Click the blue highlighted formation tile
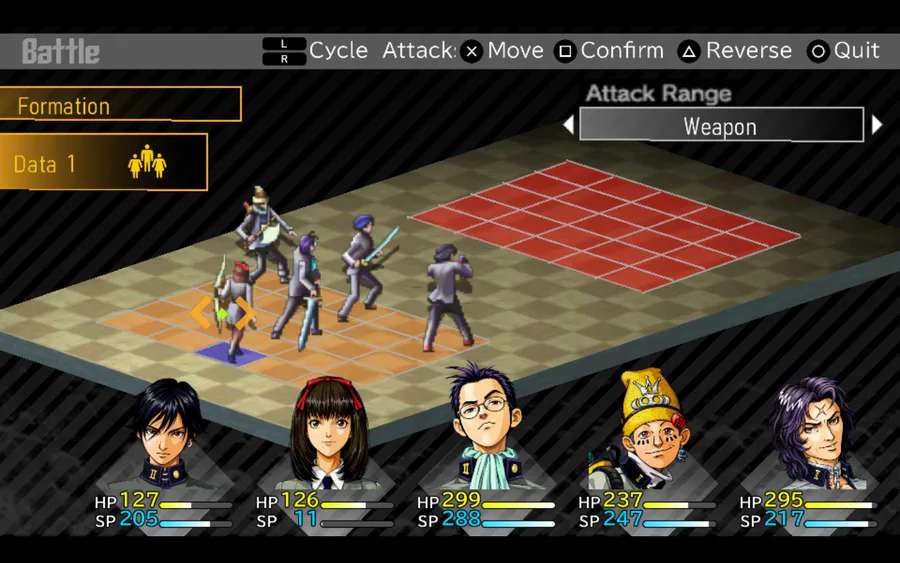 click(x=231, y=352)
